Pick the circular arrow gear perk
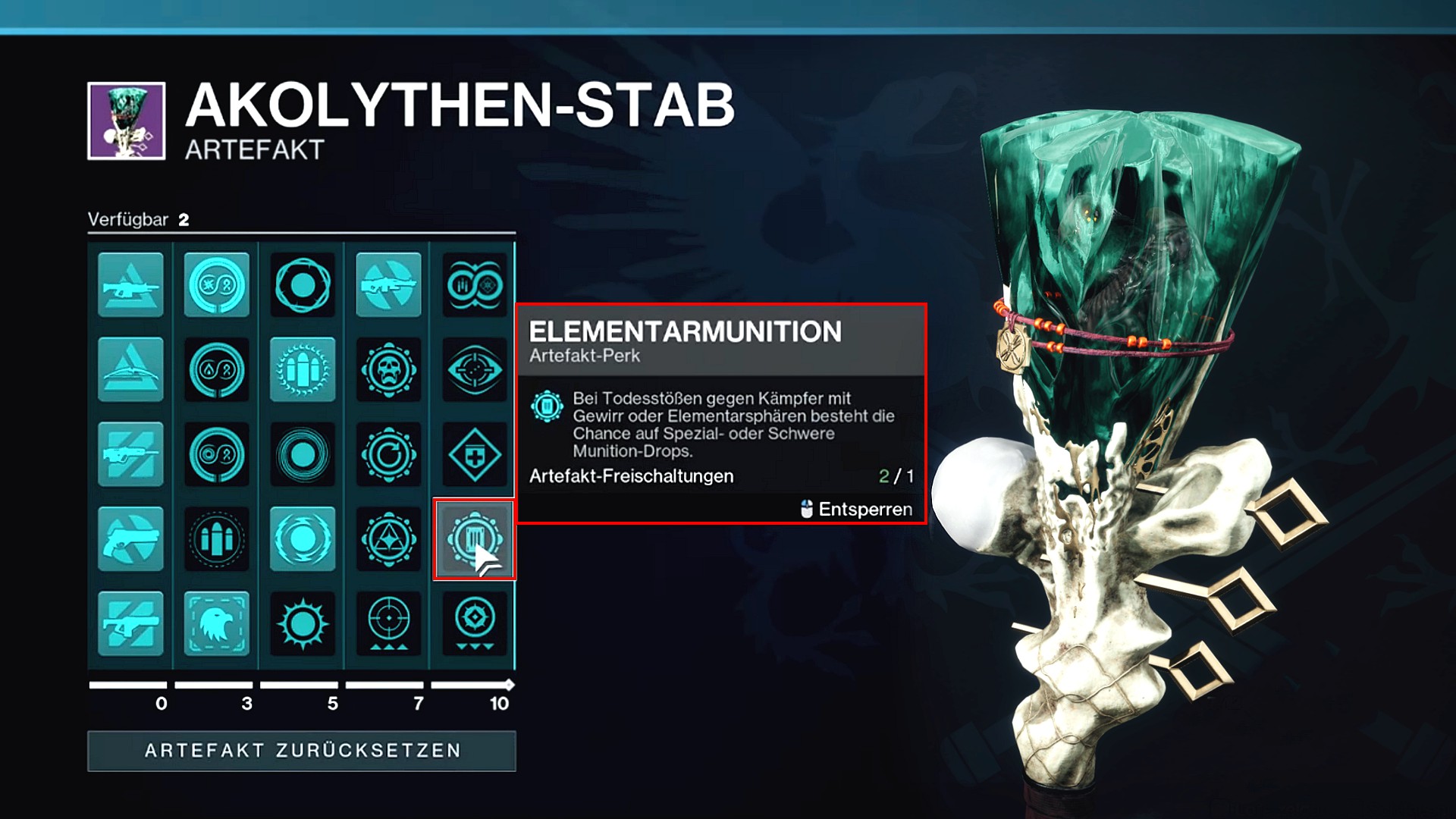Screen dimensions: 1456x819 click(x=388, y=455)
